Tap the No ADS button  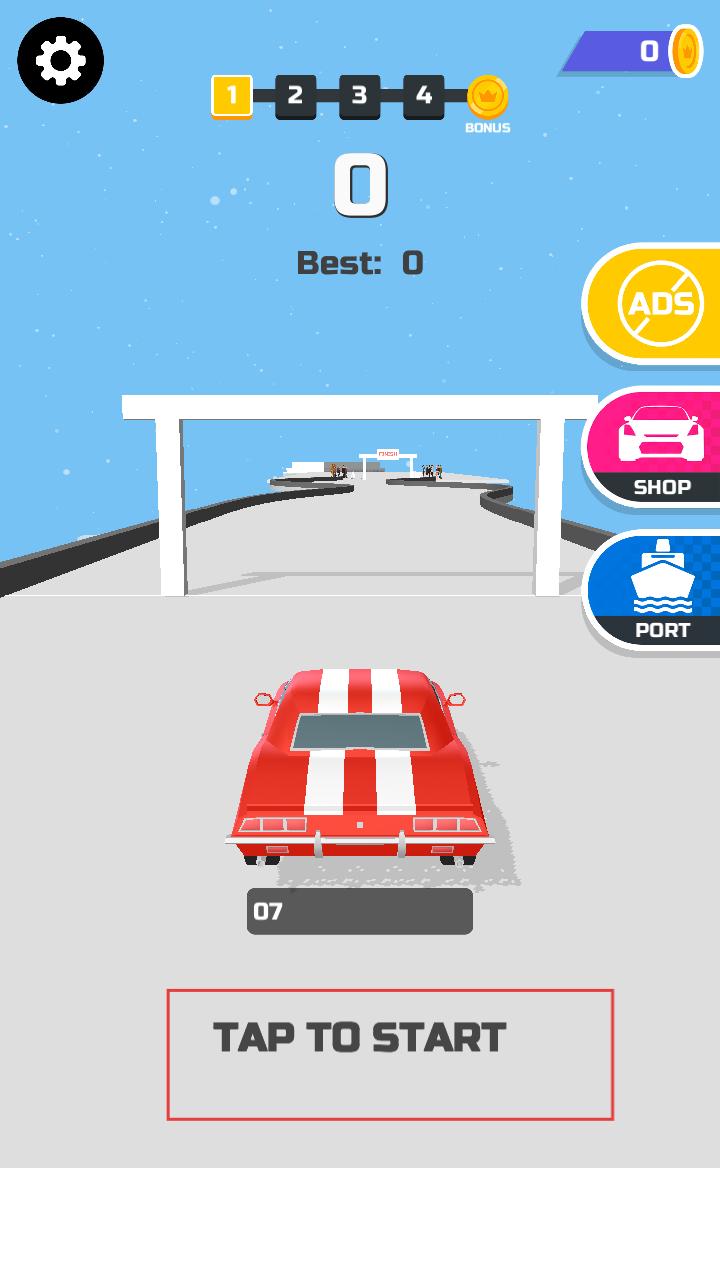click(x=660, y=303)
